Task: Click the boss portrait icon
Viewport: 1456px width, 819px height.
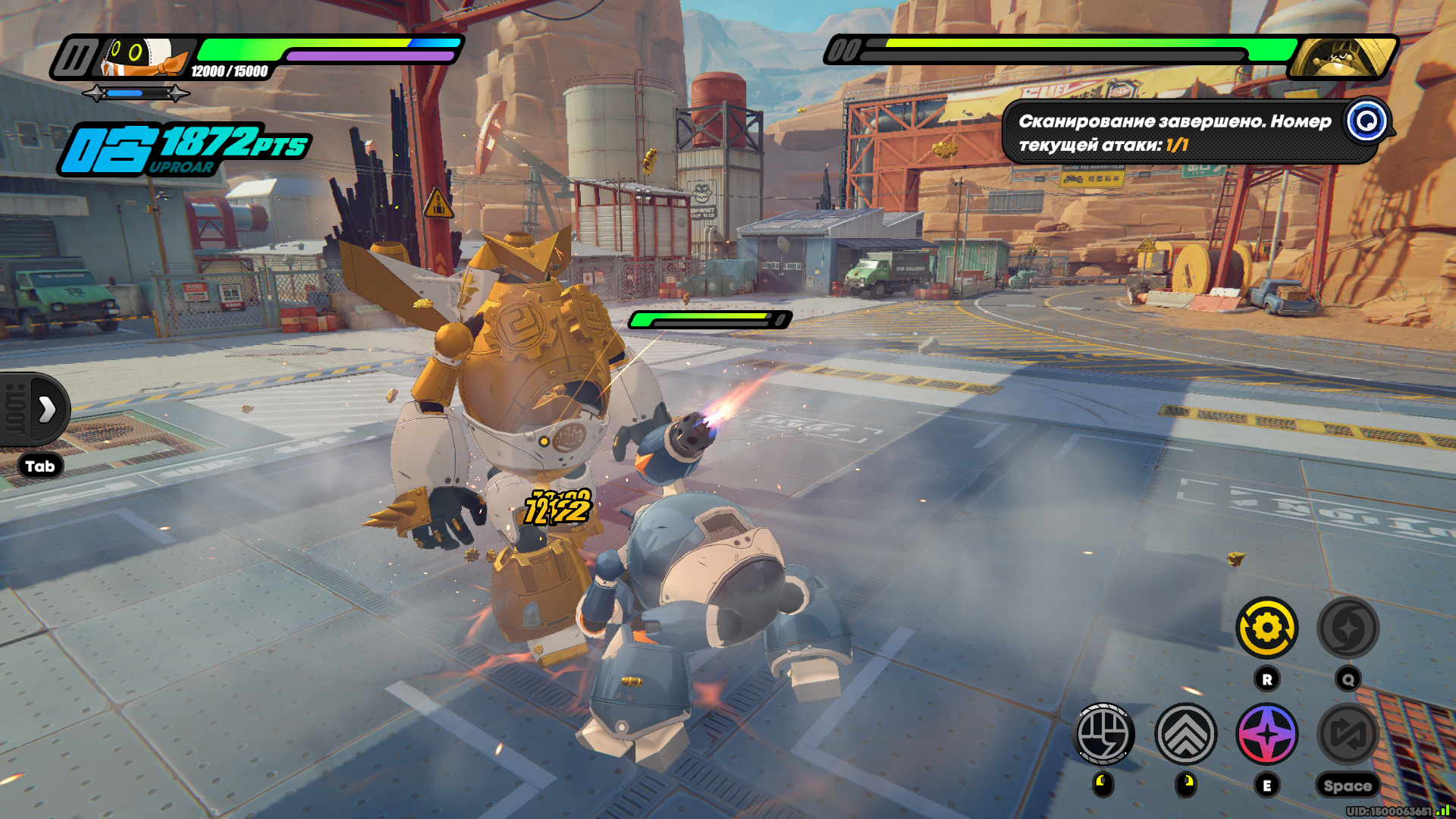Action: coord(1341,58)
